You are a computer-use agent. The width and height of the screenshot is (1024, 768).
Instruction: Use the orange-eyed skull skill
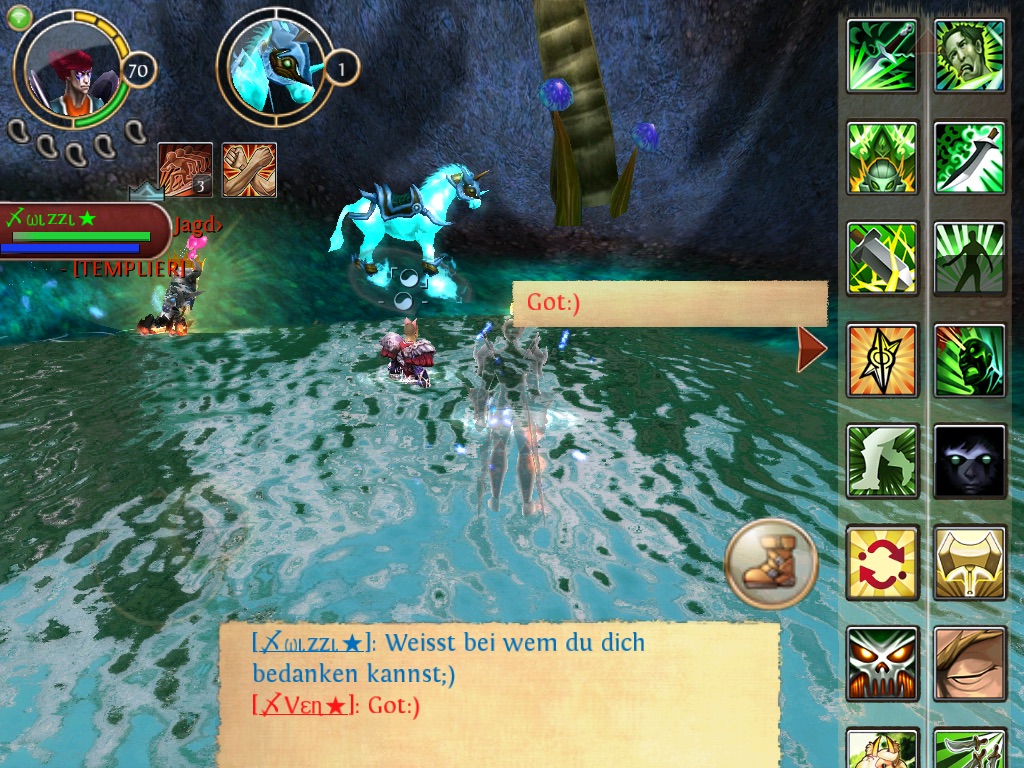882,663
